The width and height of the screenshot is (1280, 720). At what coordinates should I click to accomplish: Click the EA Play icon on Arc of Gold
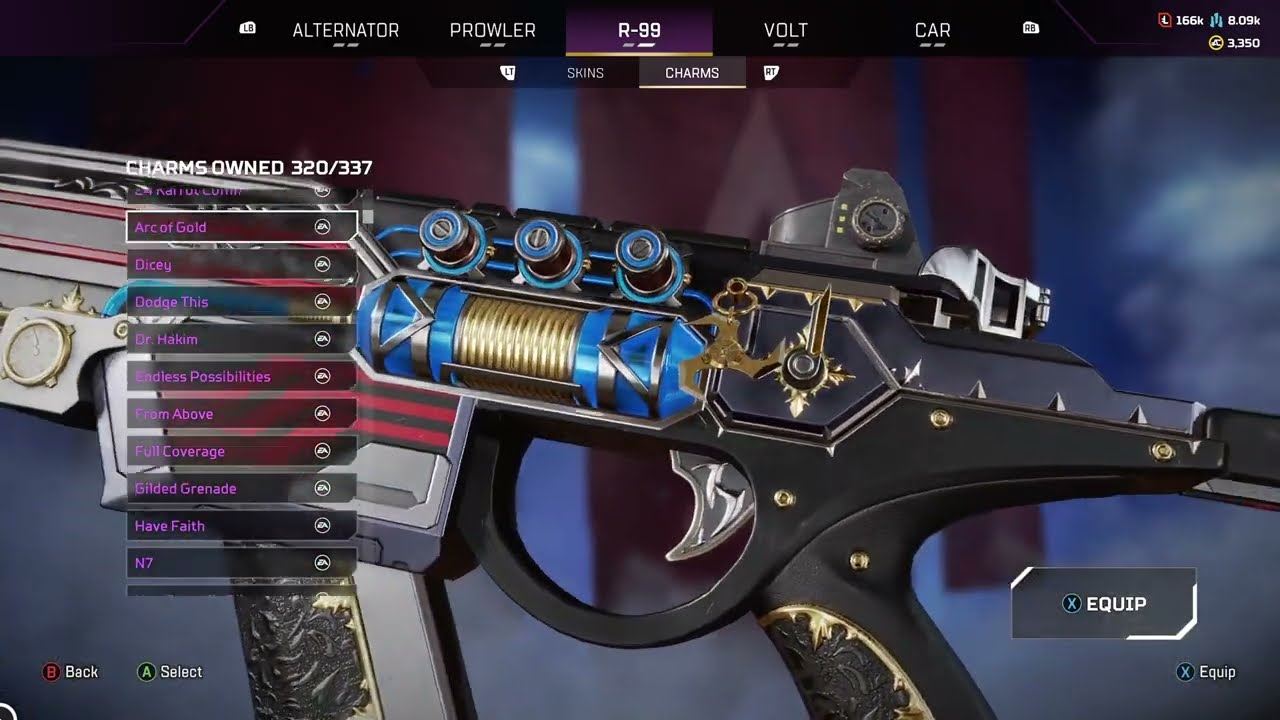[322, 227]
